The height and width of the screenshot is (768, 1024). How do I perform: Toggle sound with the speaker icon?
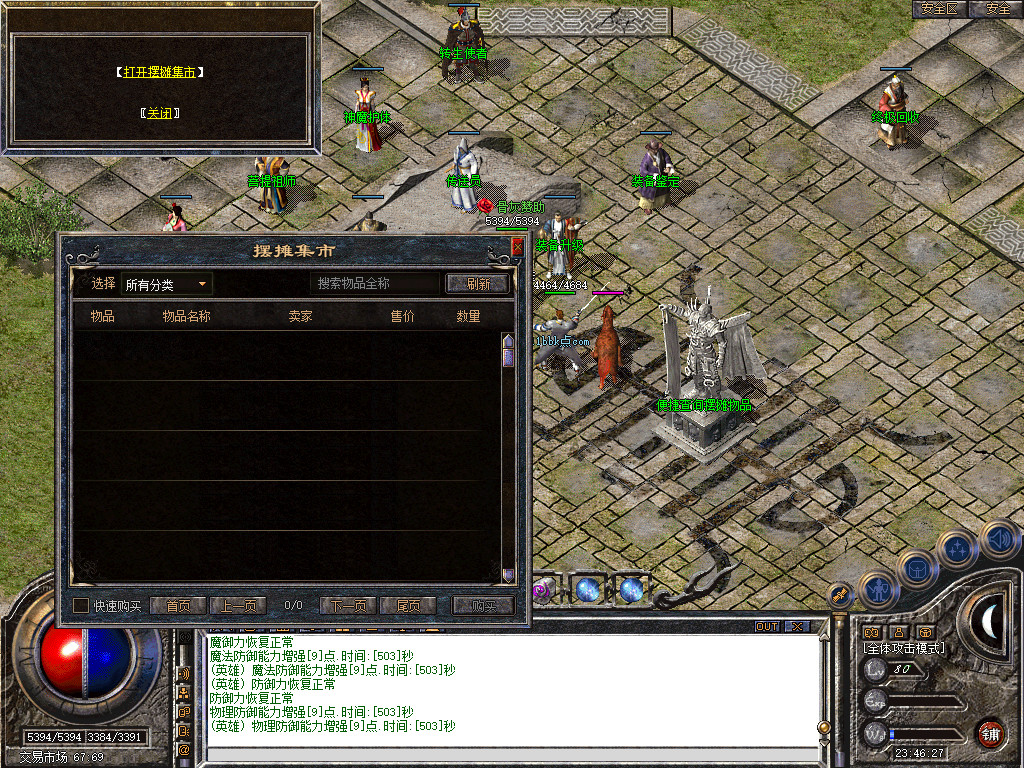997,539
